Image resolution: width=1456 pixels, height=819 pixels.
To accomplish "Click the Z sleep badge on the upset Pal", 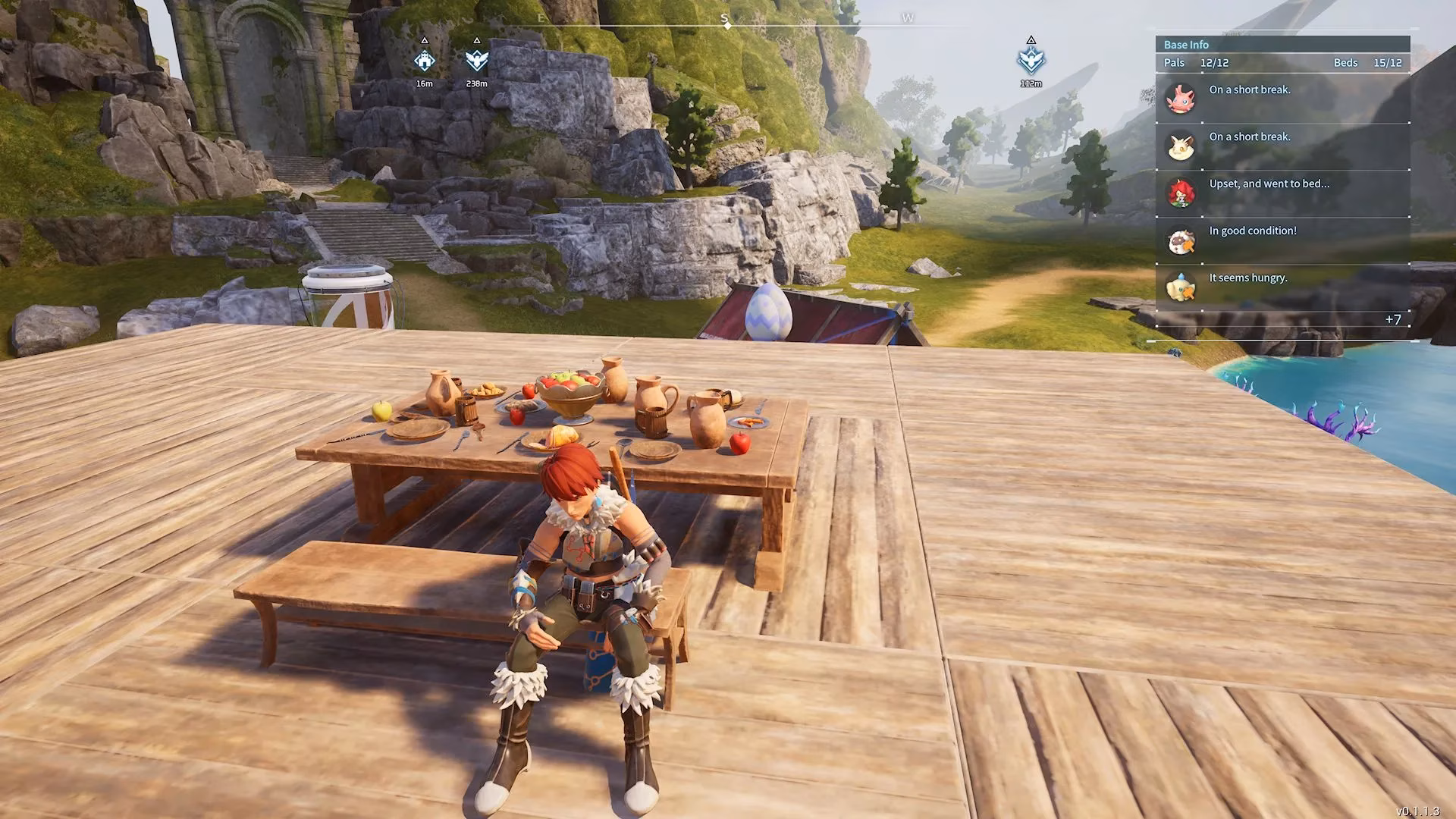I will [x=1181, y=202].
